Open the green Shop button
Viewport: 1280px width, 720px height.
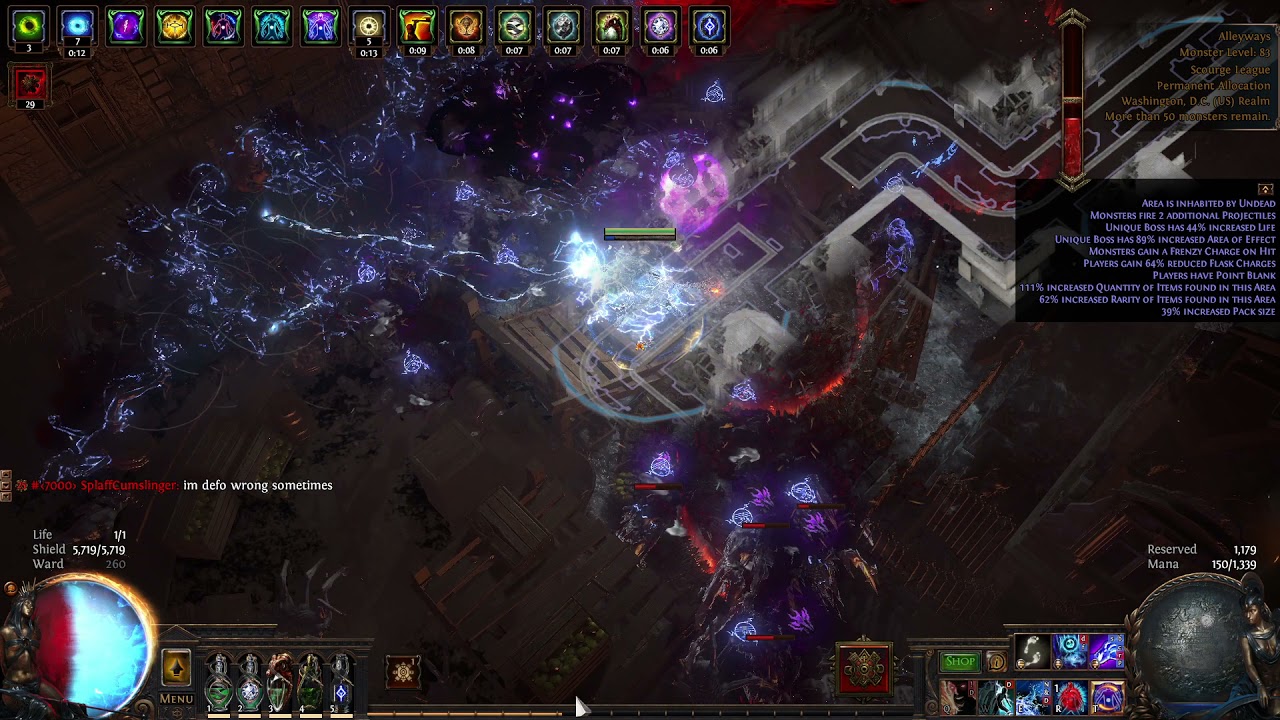(x=960, y=661)
